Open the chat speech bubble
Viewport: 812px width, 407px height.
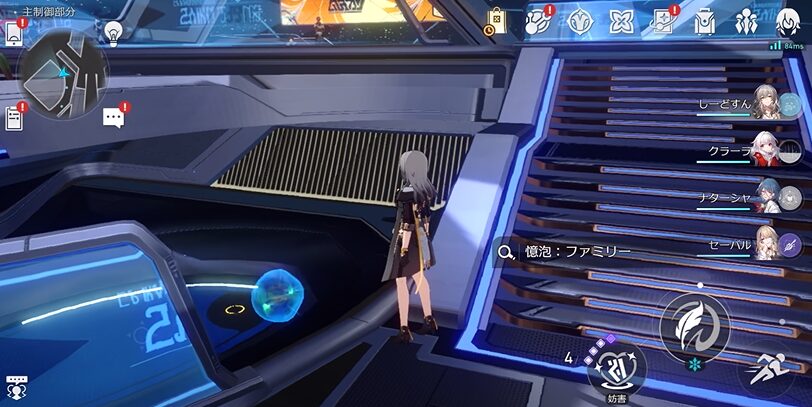(x=114, y=118)
